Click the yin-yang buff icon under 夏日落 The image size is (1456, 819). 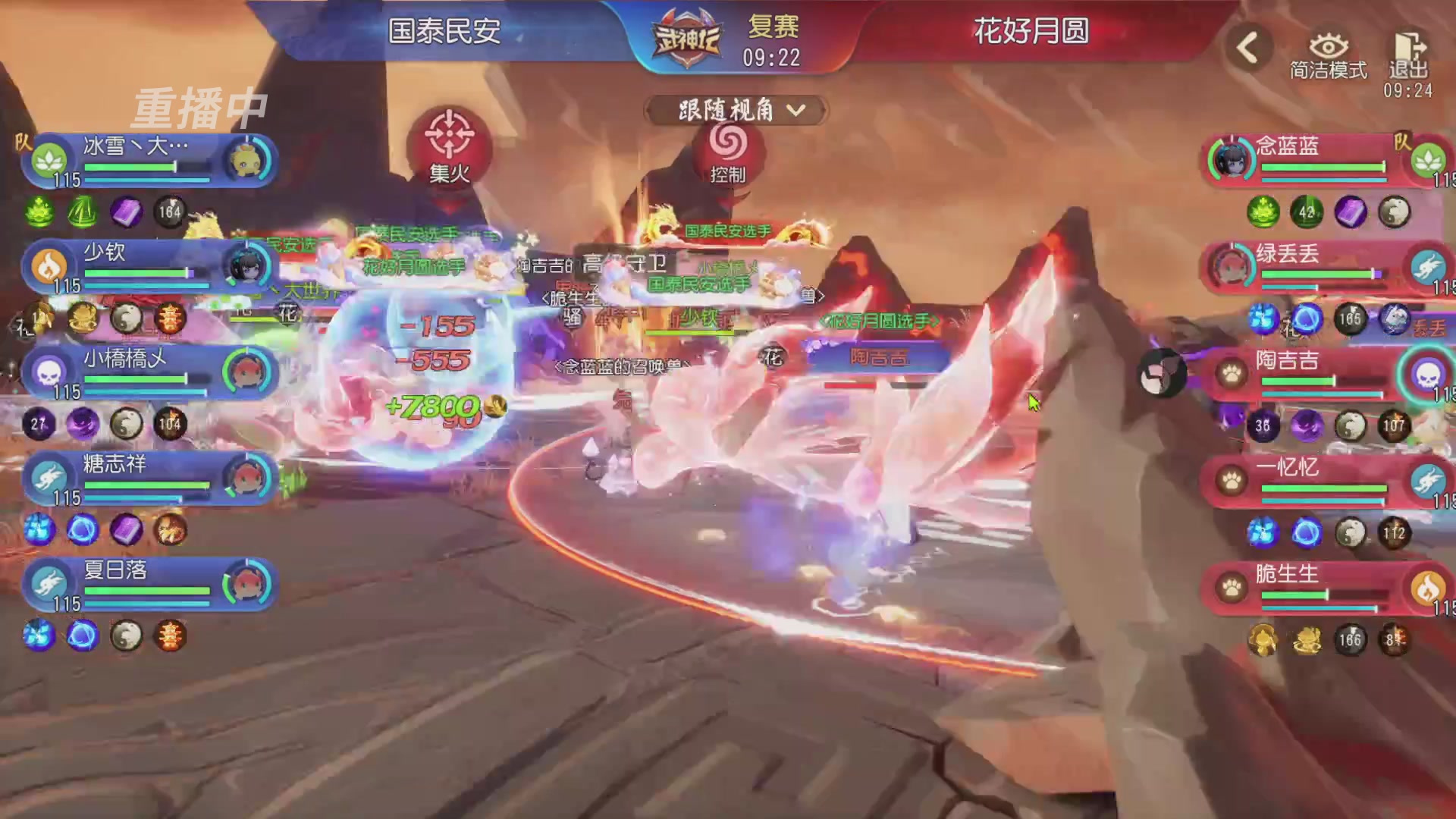click(x=127, y=637)
